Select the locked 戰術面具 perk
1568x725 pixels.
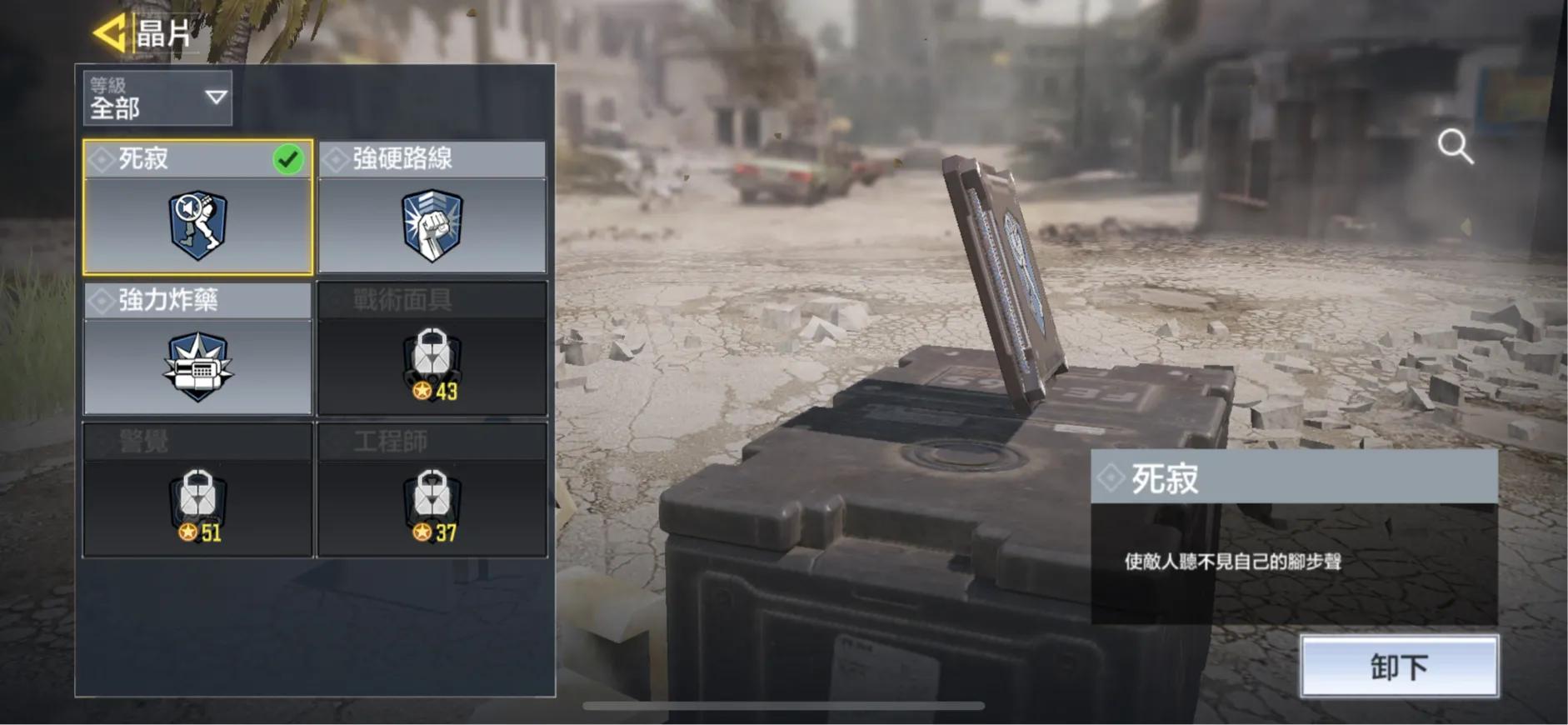[432, 348]
